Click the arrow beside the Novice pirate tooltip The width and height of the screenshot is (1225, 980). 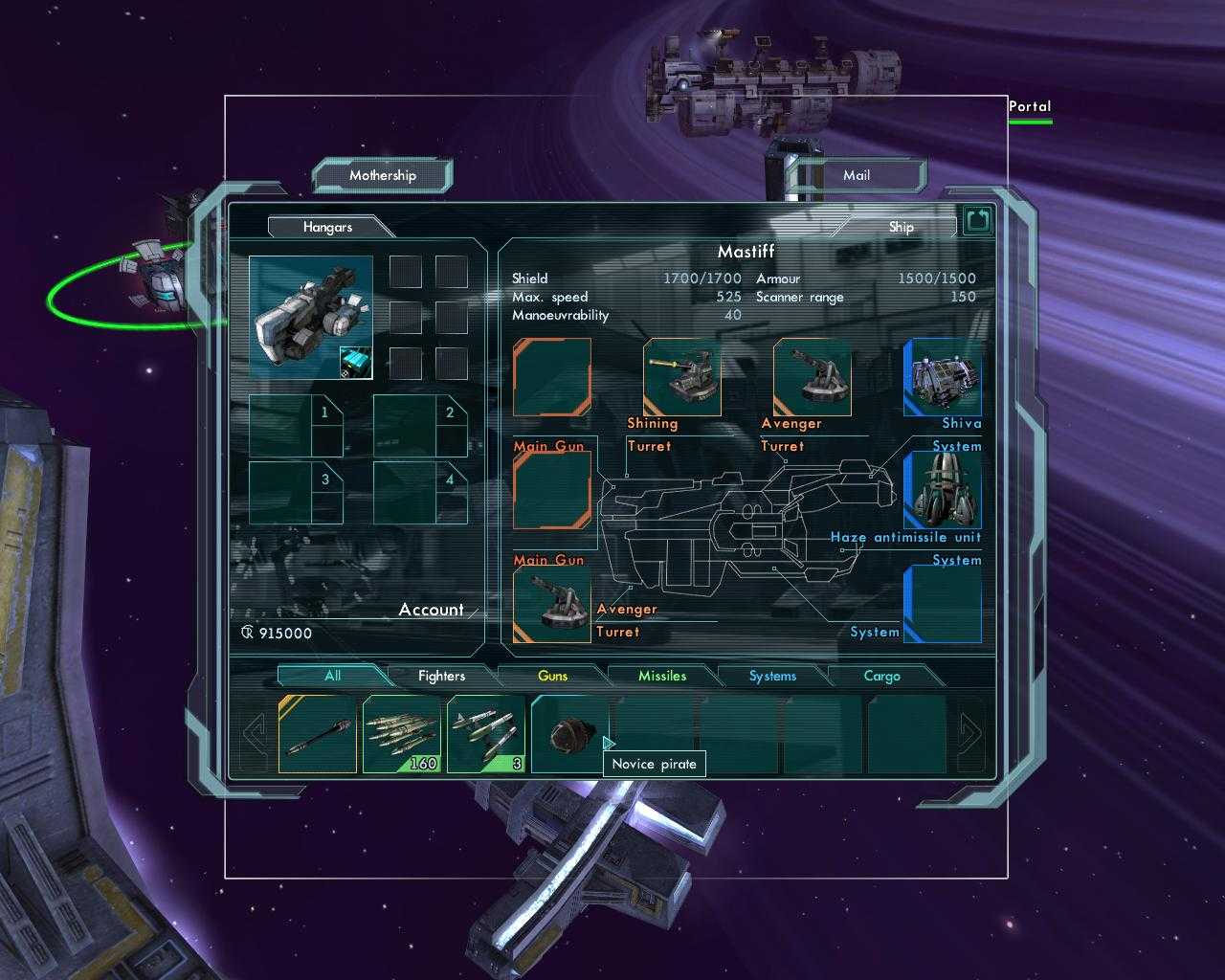608,742
